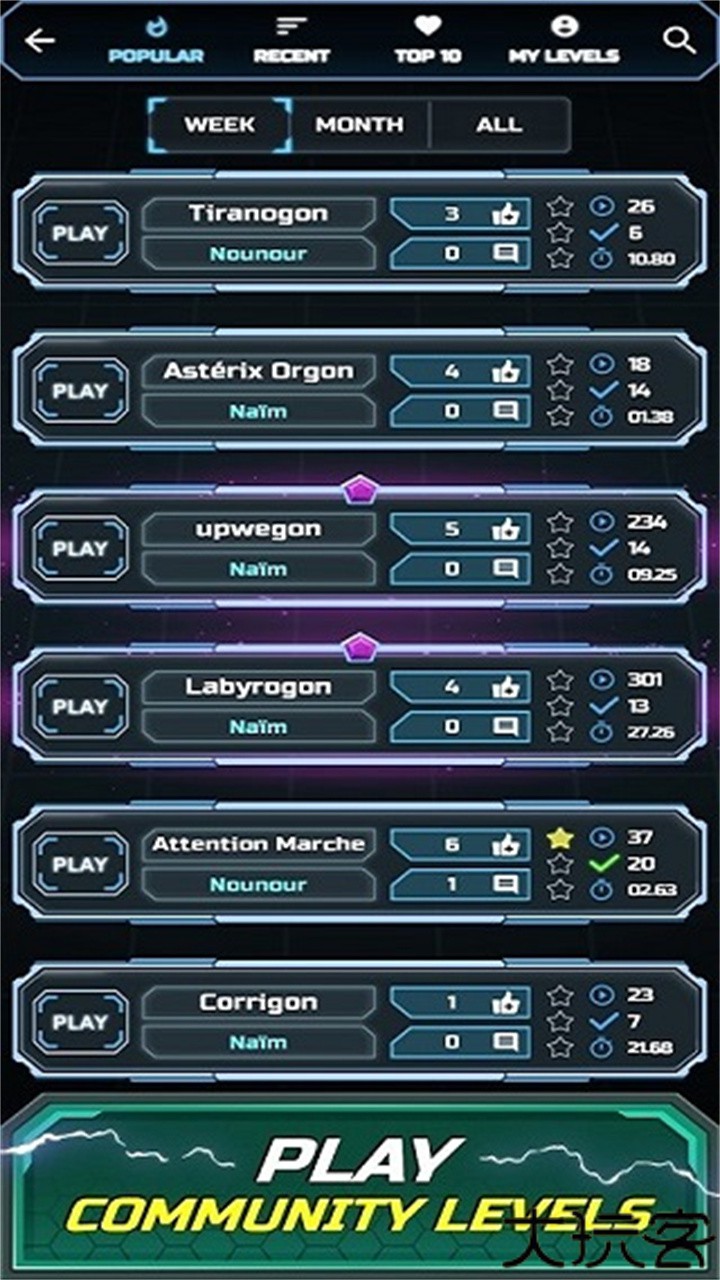Screen dimensions: 720x1280
Task: Launch the Labyrogon level
Action: click(80, 707)
